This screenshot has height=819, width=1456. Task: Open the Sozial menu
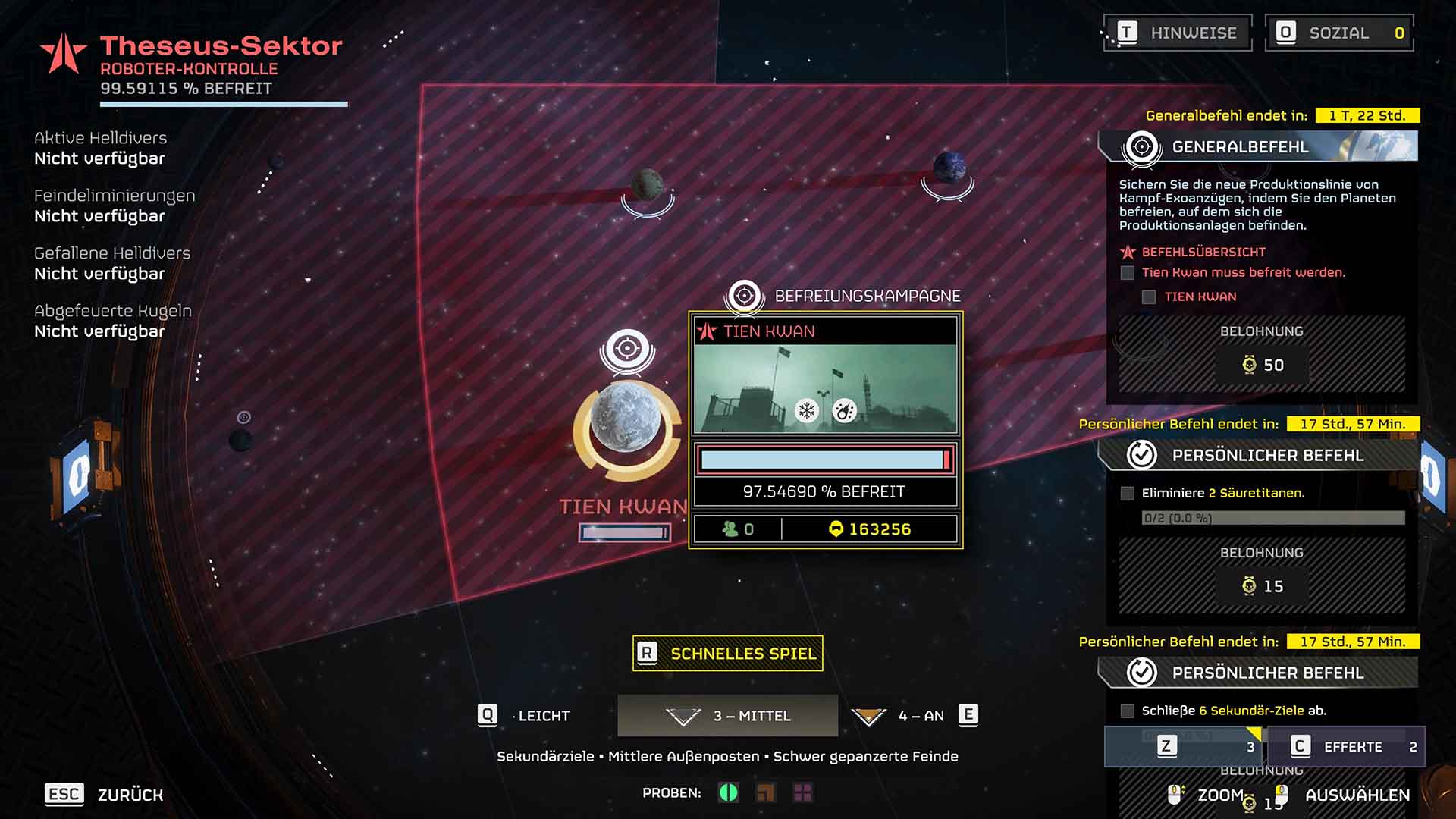pyautogui.click(x=1339, y=33)
